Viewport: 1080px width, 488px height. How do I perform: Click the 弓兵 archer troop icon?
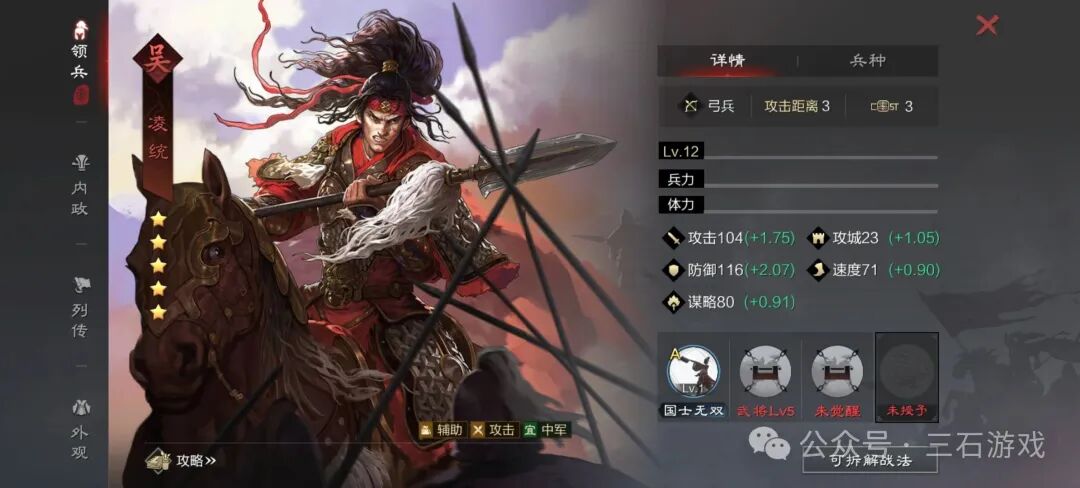(690, 105)
